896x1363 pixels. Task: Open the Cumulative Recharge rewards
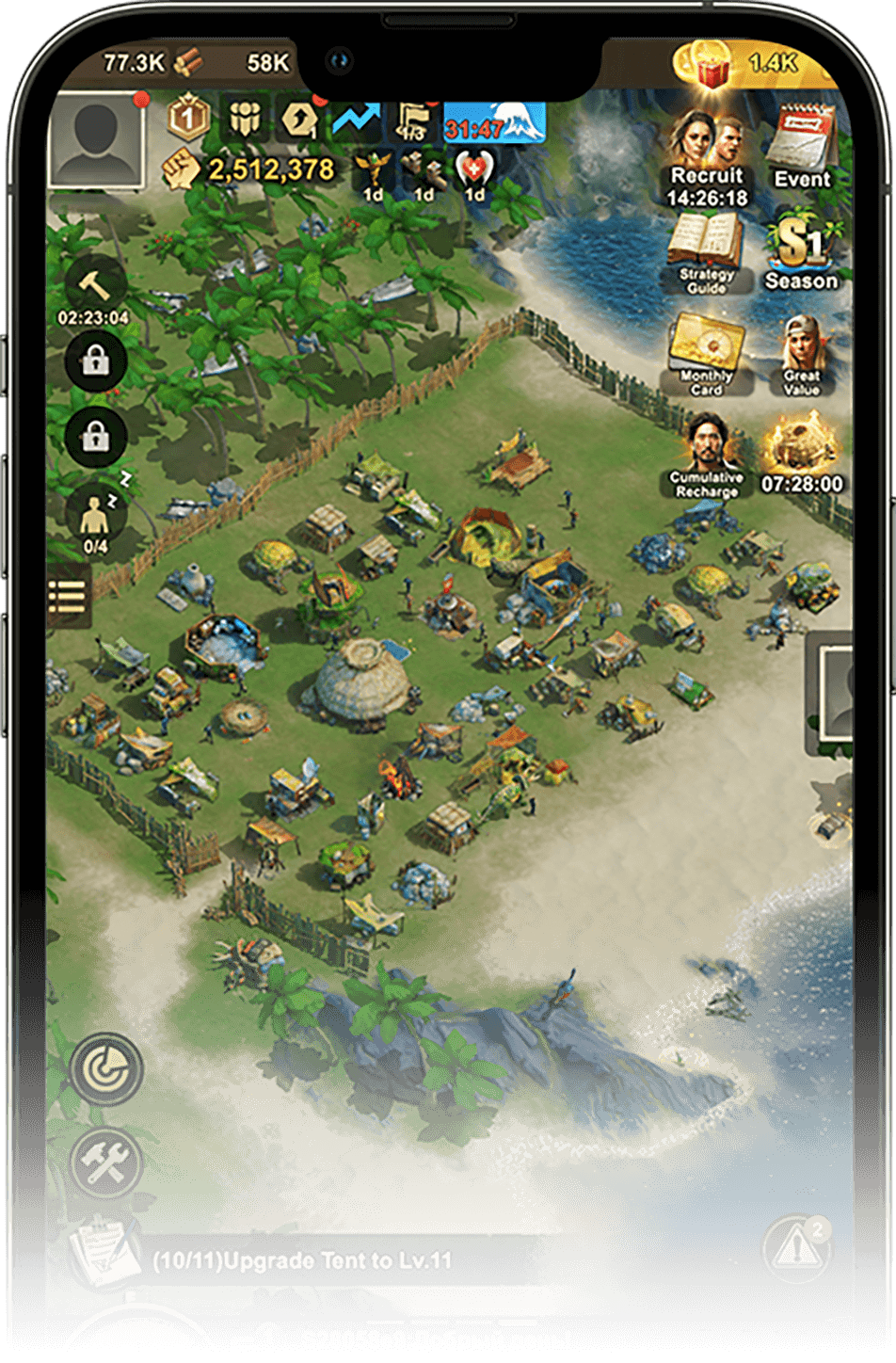[707, 456]
